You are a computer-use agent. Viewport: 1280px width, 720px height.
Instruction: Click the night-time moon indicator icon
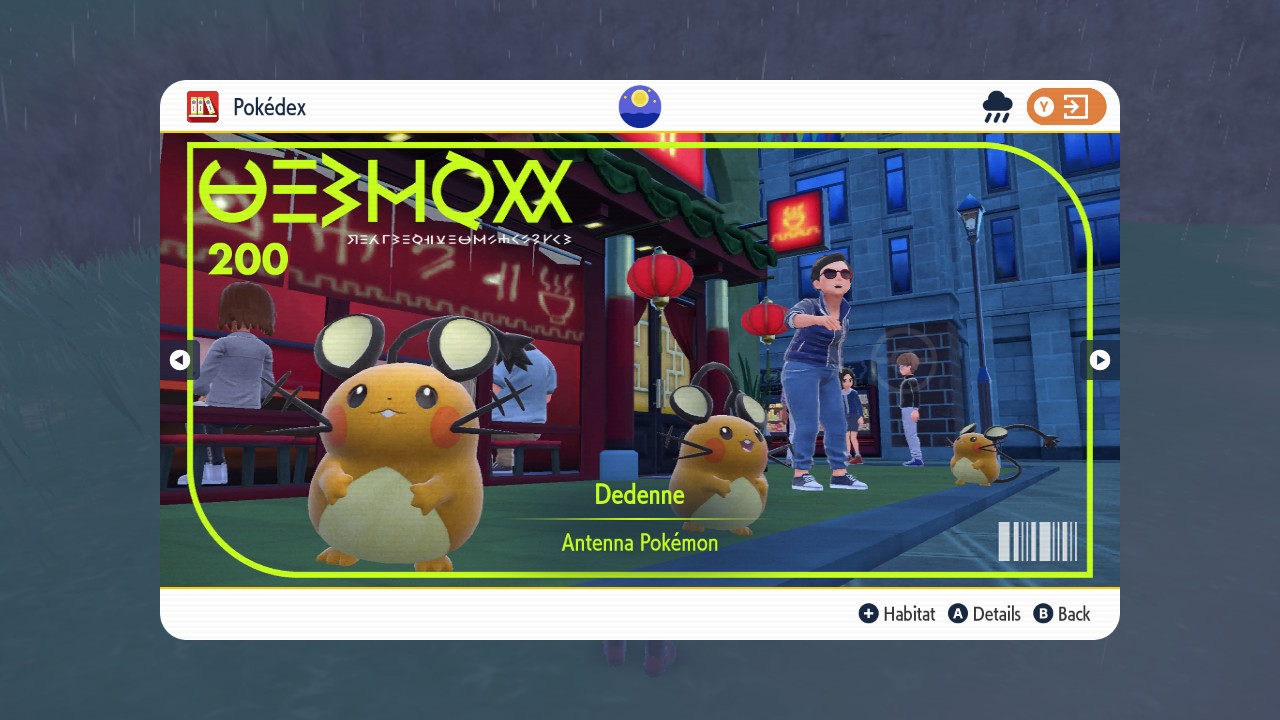[639, 106]
